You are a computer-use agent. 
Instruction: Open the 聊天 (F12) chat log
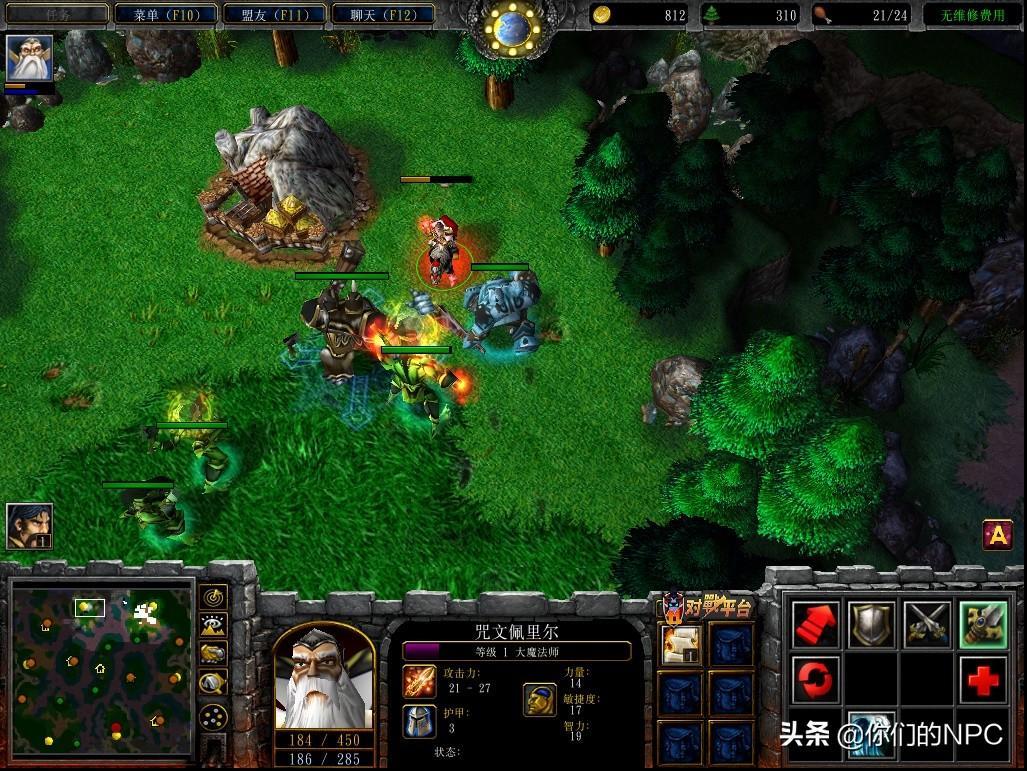click(383, 15)
